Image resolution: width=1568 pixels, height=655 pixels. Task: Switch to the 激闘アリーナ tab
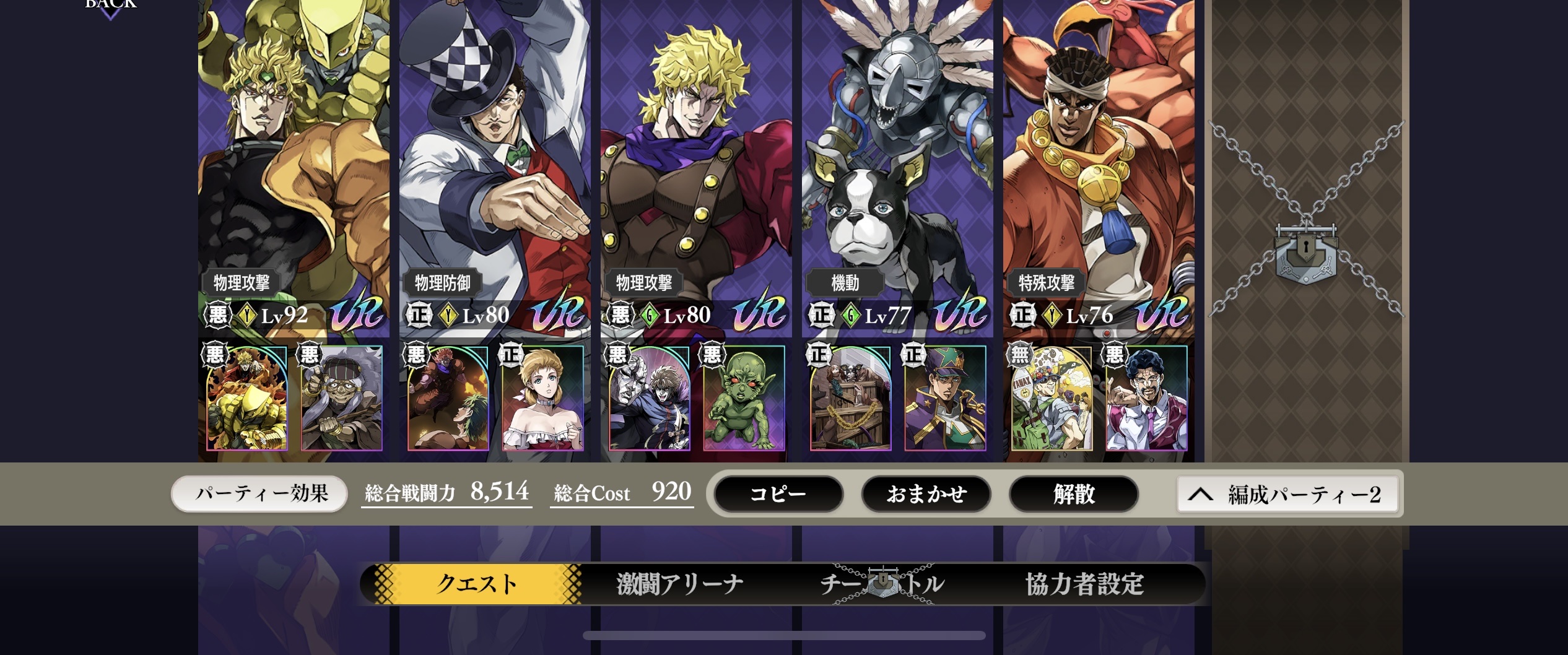[680, 584]
